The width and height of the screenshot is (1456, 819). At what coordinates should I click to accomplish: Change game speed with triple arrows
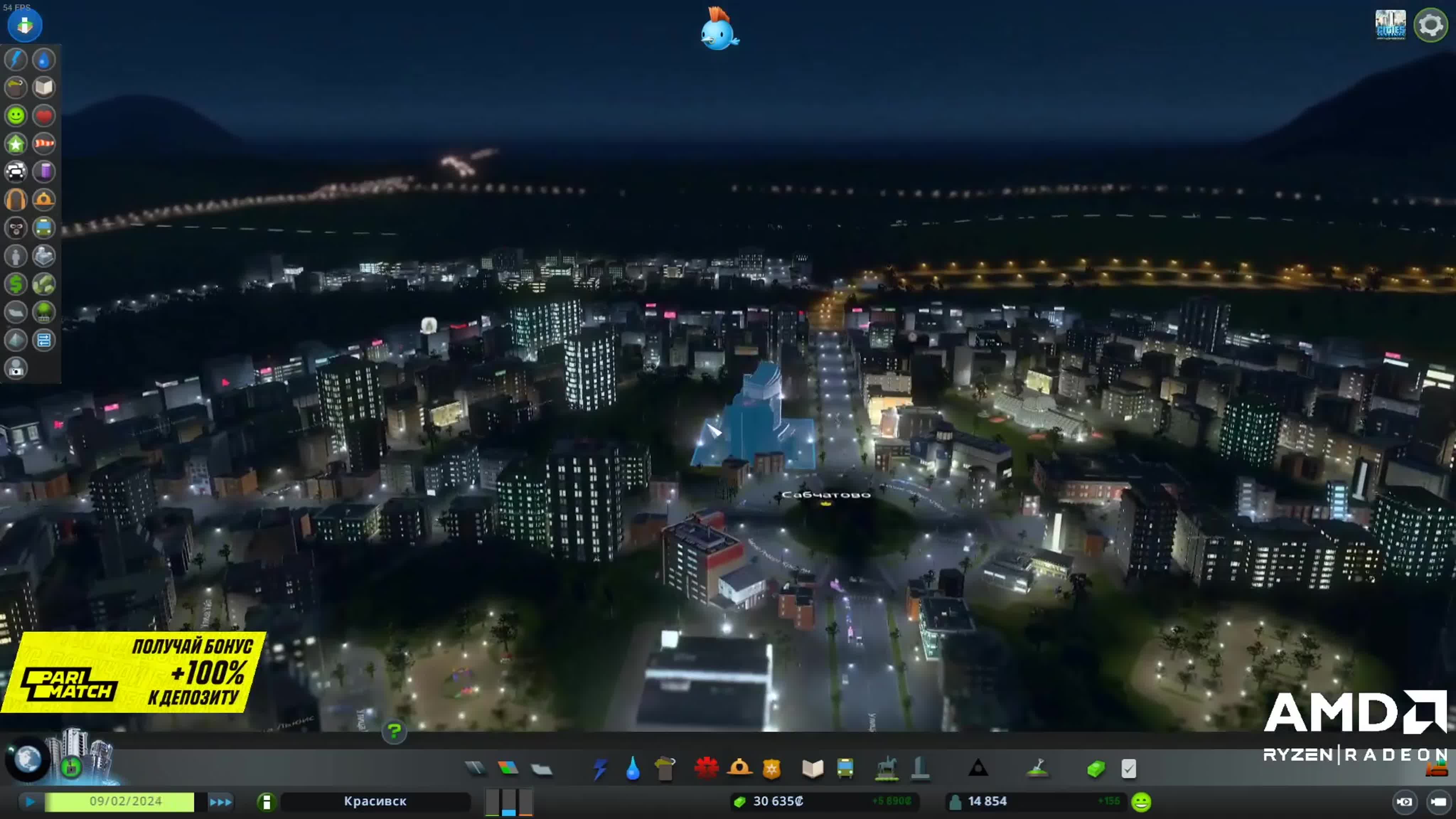tap(220, 802)
